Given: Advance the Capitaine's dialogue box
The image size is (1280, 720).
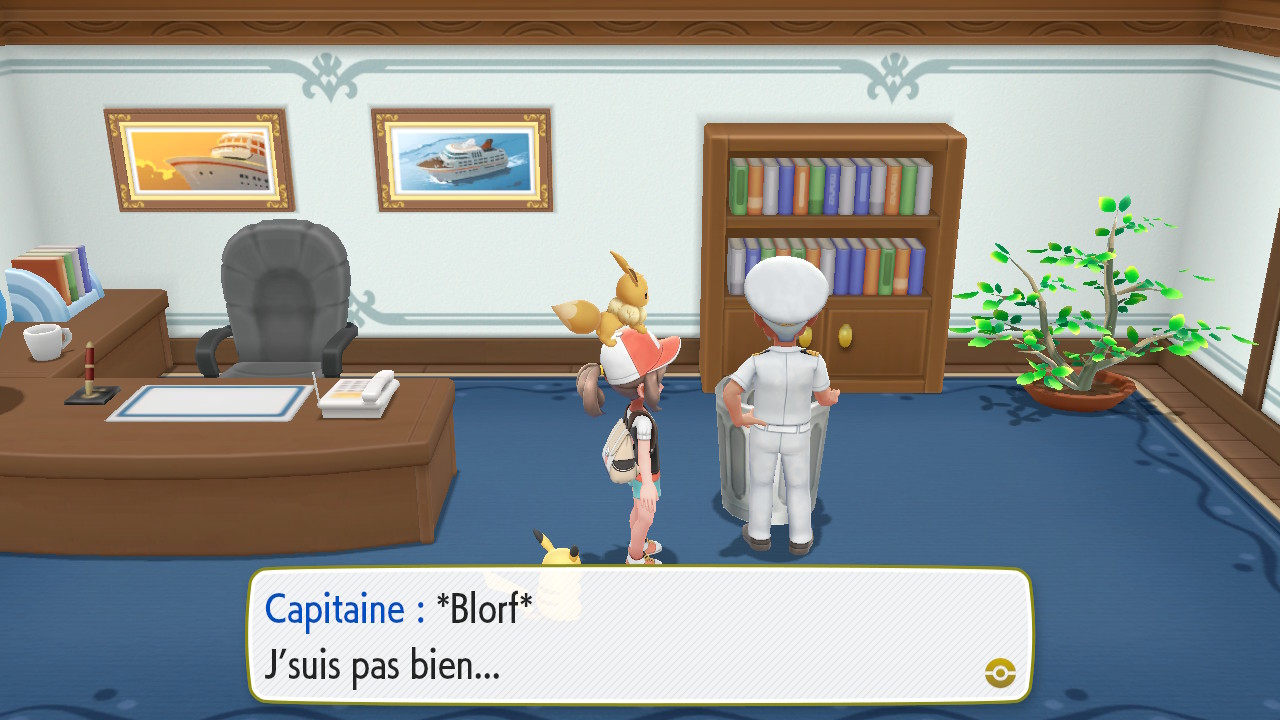Looking at the screenshot, I should [640, 636].
